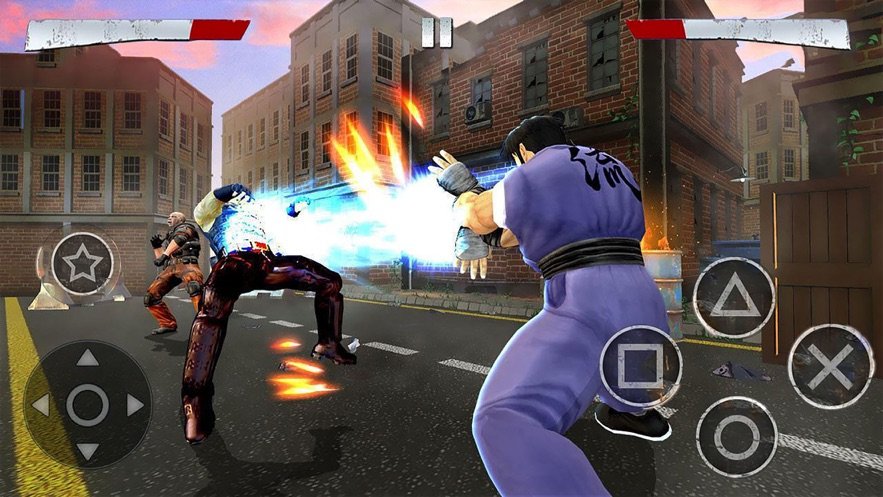
Task: Activate the circle attack button
Action: (x=736, y=436)
